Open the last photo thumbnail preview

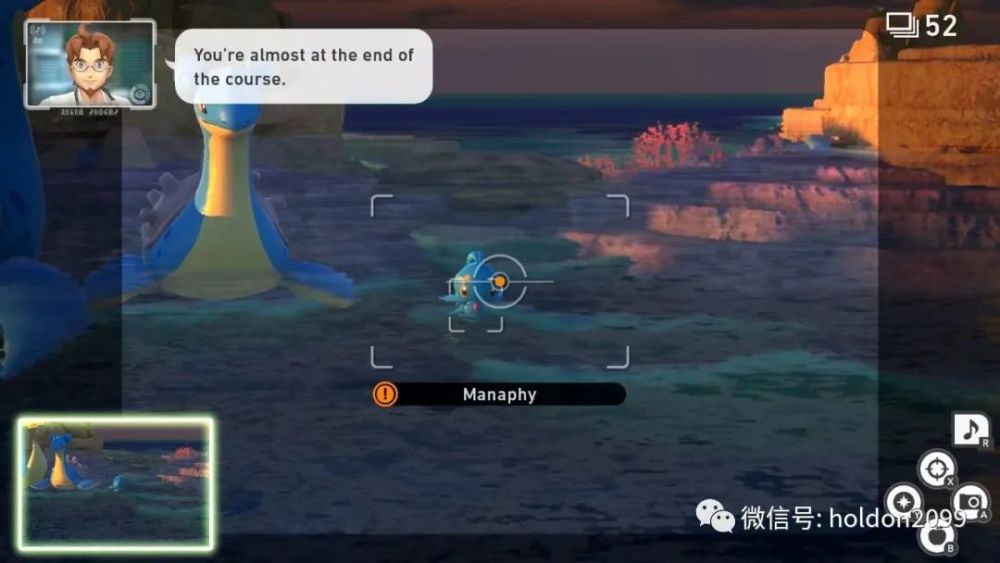click(115, 484)
